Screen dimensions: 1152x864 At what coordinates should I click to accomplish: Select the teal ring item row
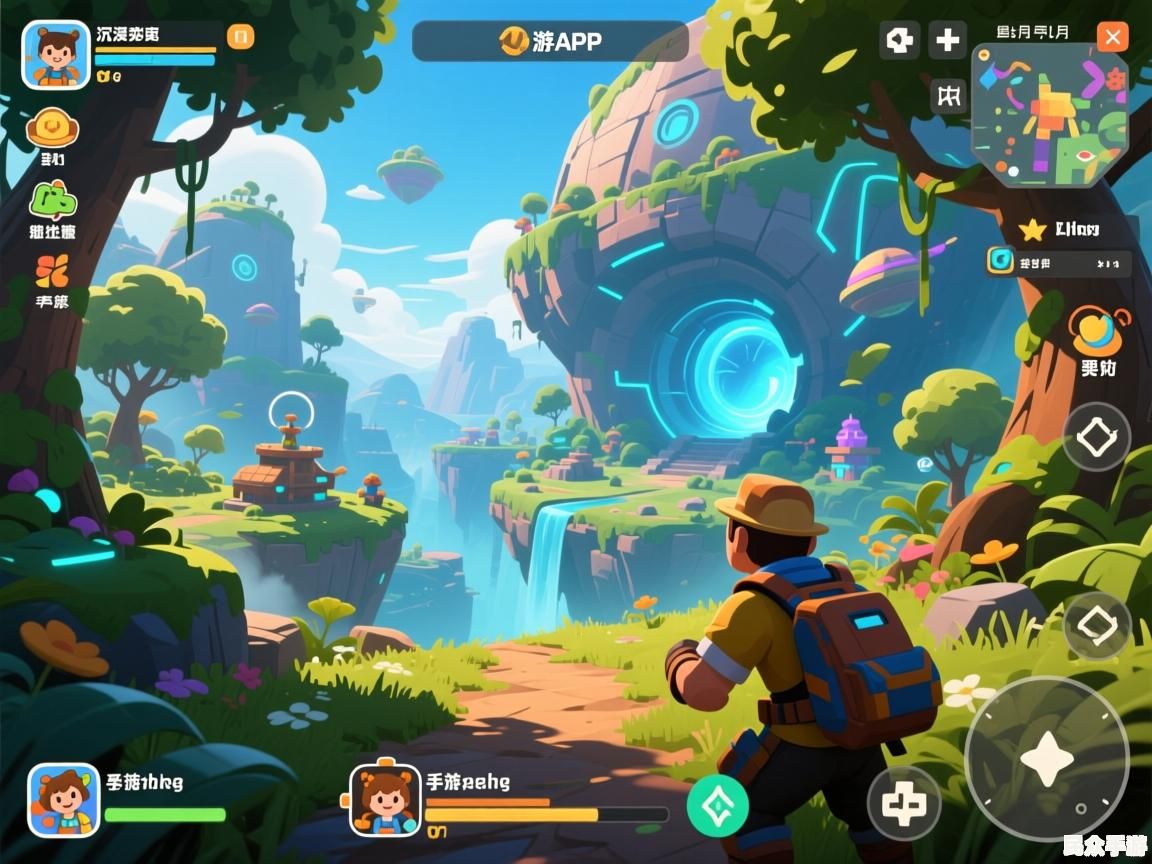pyautogui.click(x=1058, y=262)
